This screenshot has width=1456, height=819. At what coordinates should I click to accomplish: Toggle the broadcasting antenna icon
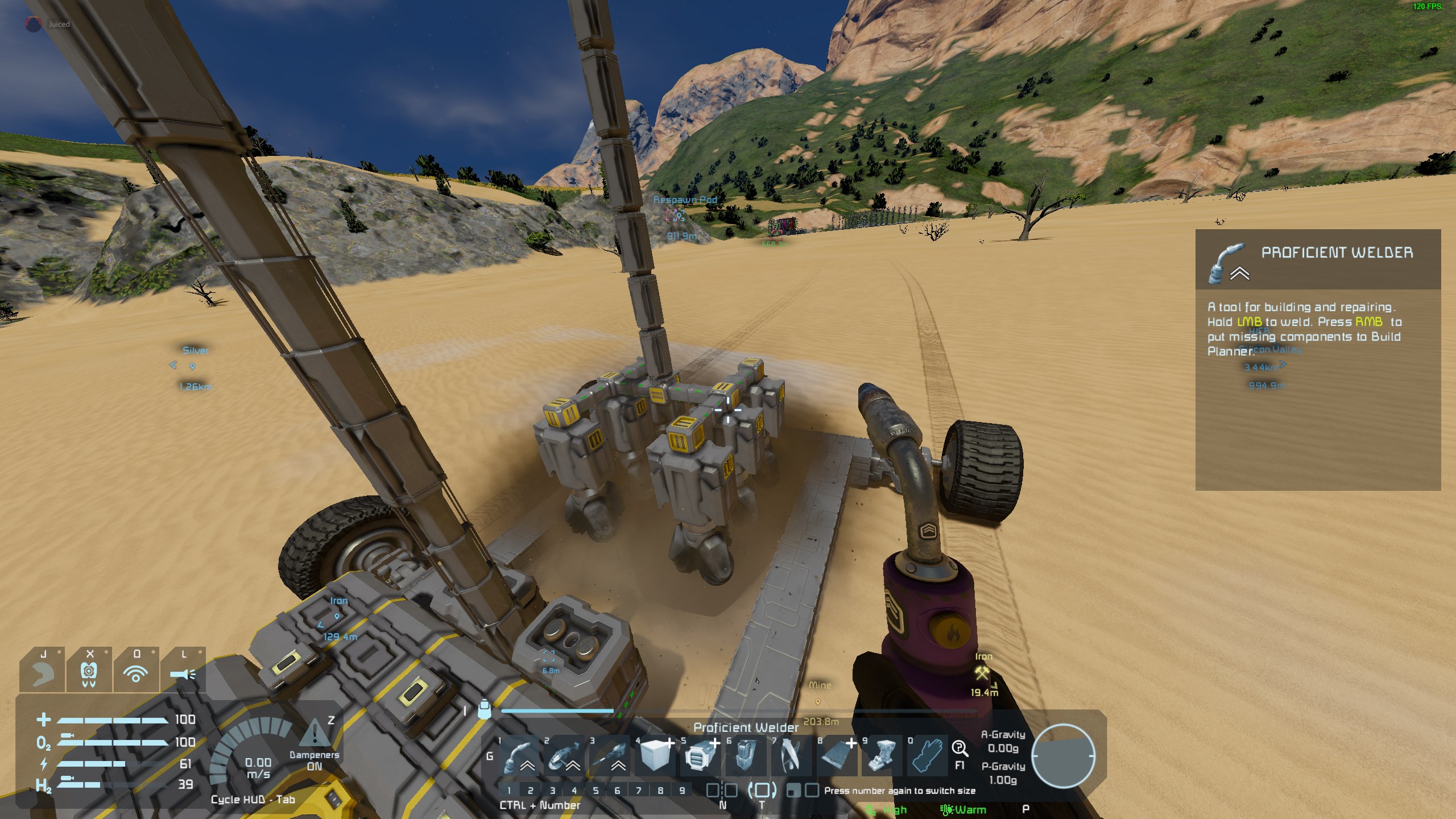click(136, 675)
